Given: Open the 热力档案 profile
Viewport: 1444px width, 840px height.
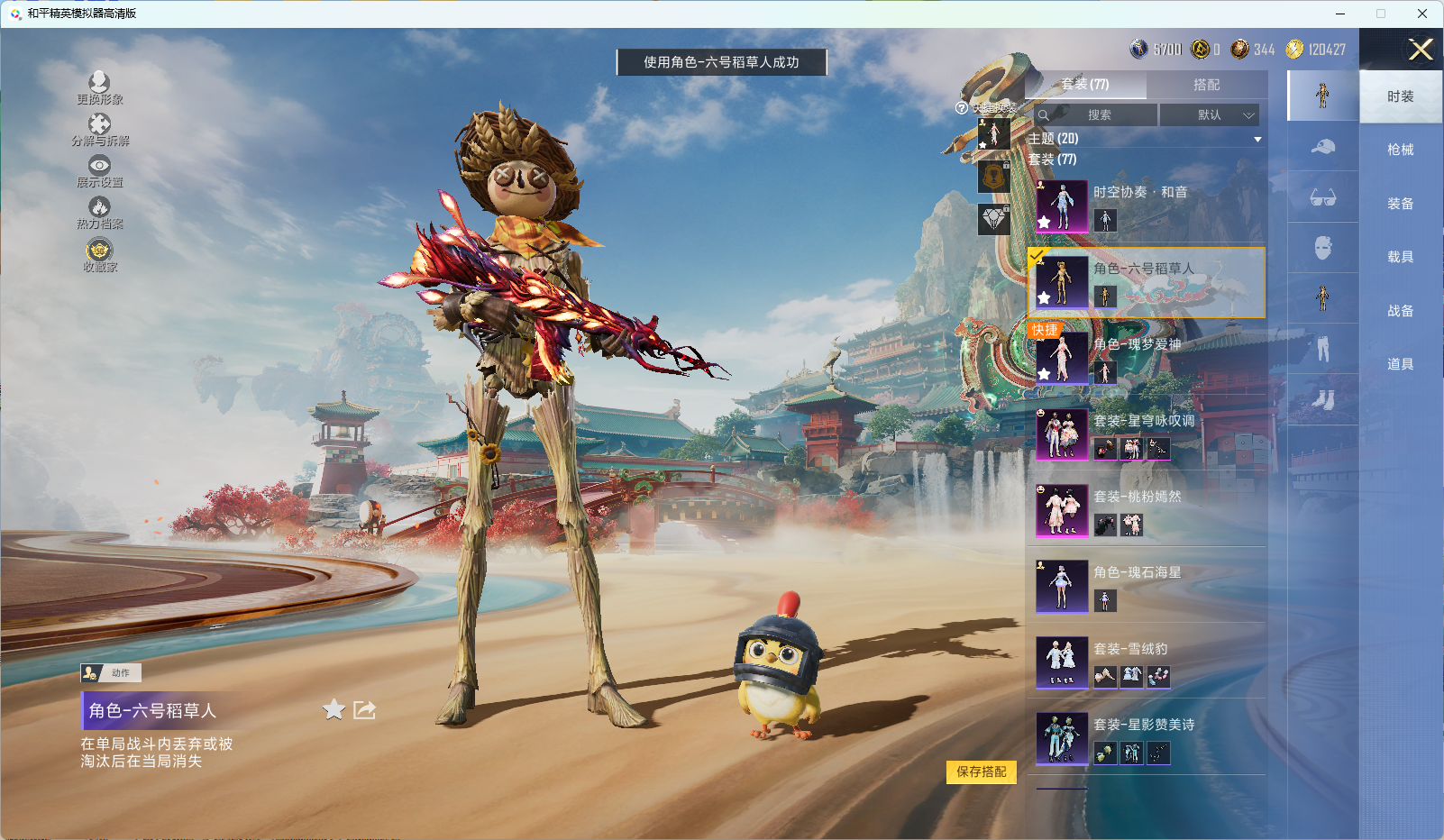Looking at the screenshot, I should coord(99,213).
